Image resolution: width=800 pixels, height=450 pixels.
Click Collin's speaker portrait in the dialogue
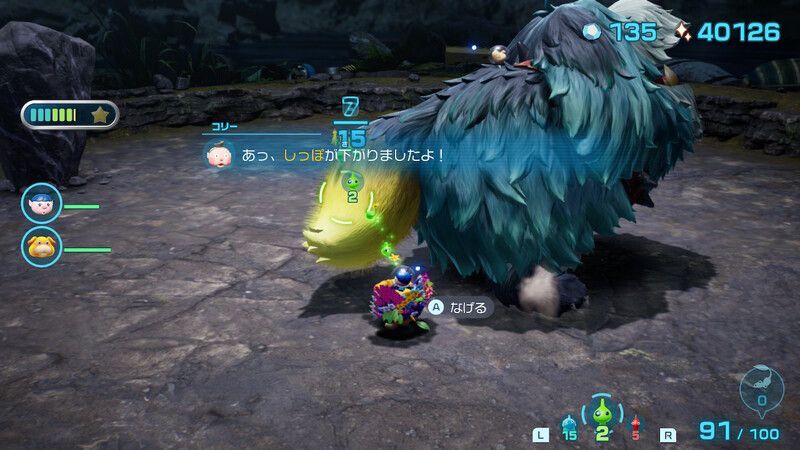217,155
